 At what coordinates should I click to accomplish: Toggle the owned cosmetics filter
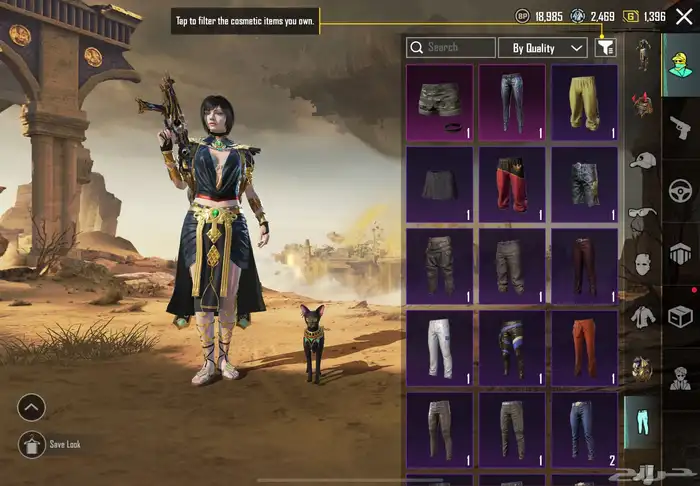coord(605,47)
